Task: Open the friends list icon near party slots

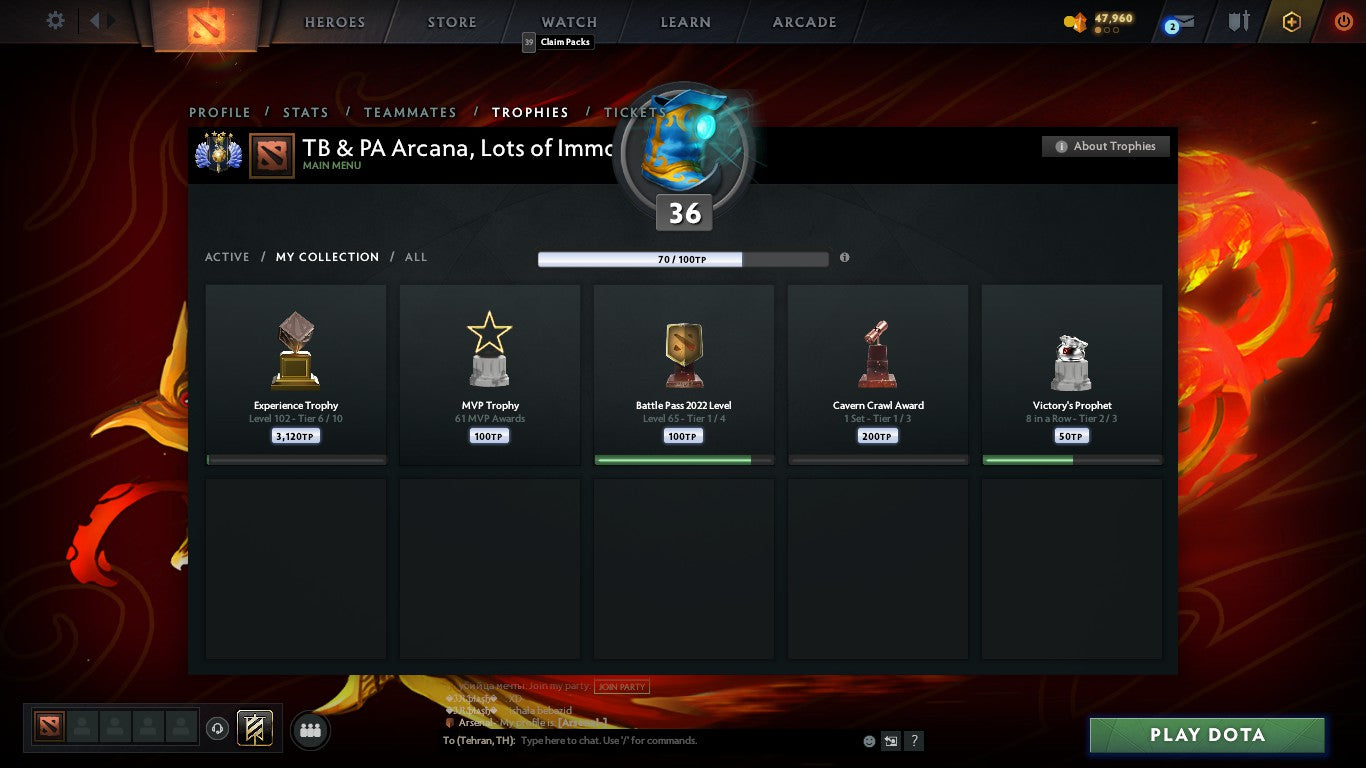Action: (310, 730)
